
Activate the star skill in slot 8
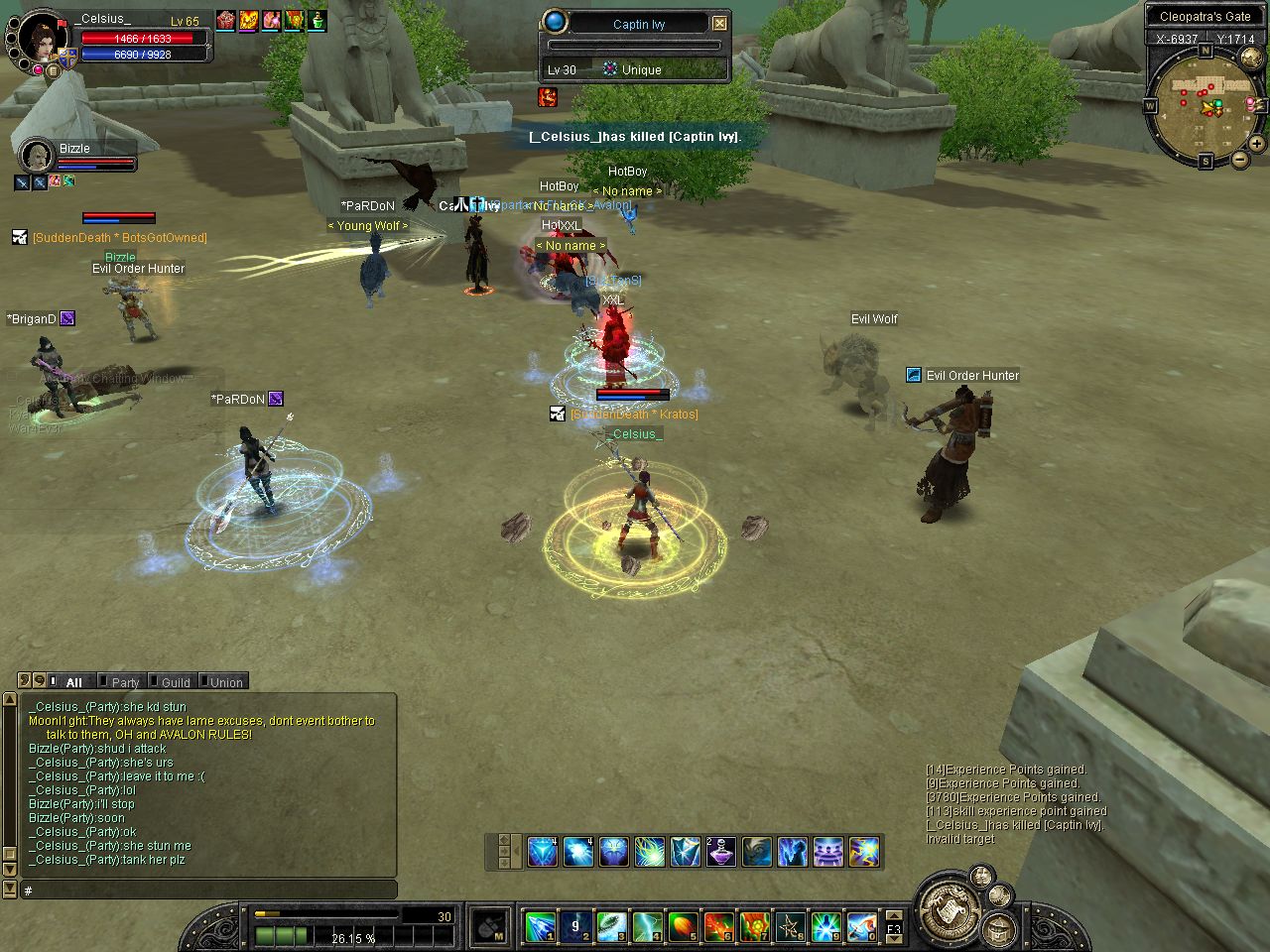(790, 927)
